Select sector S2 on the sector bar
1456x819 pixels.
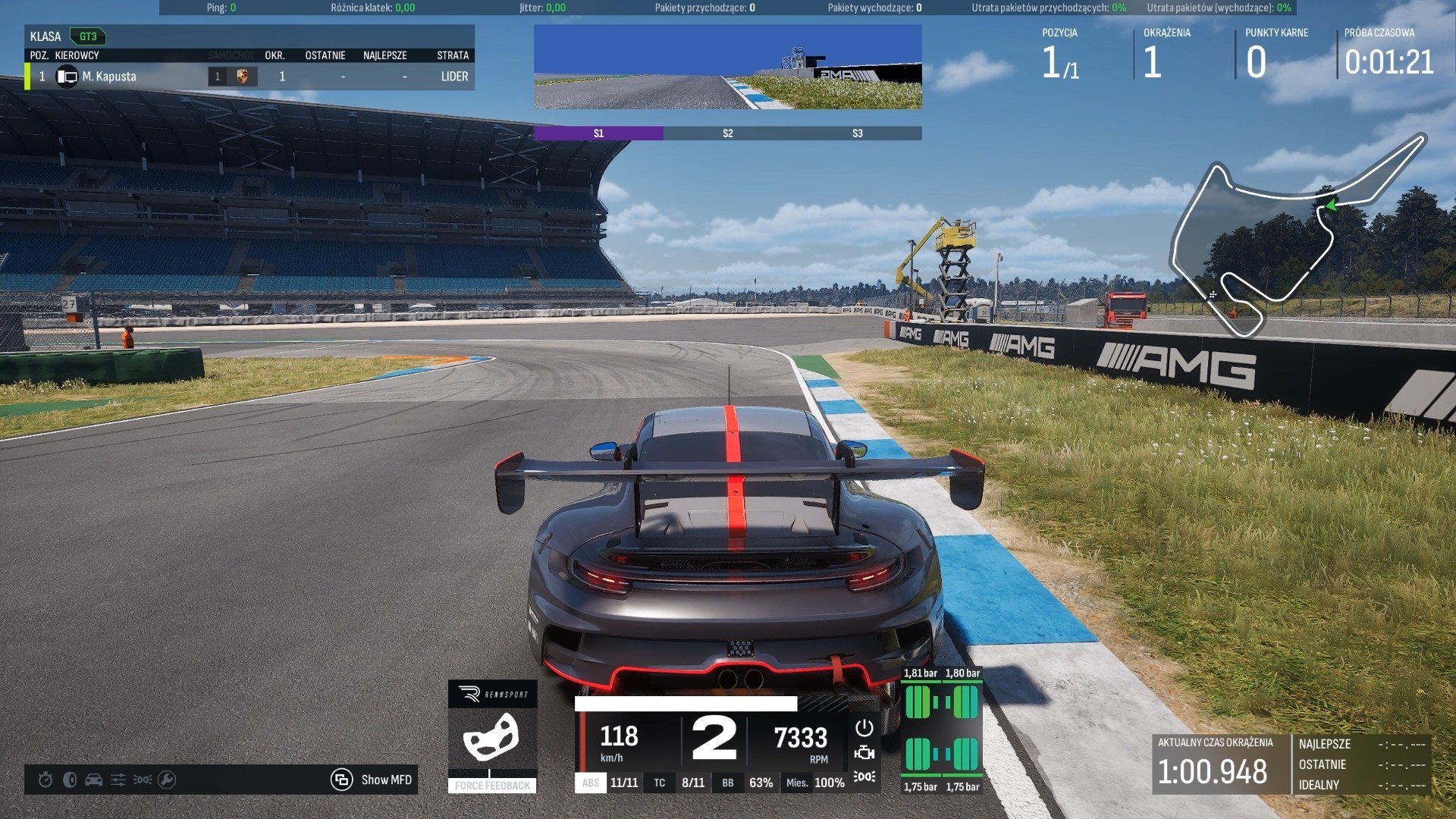pyautogui.click(x=728, y=133)
